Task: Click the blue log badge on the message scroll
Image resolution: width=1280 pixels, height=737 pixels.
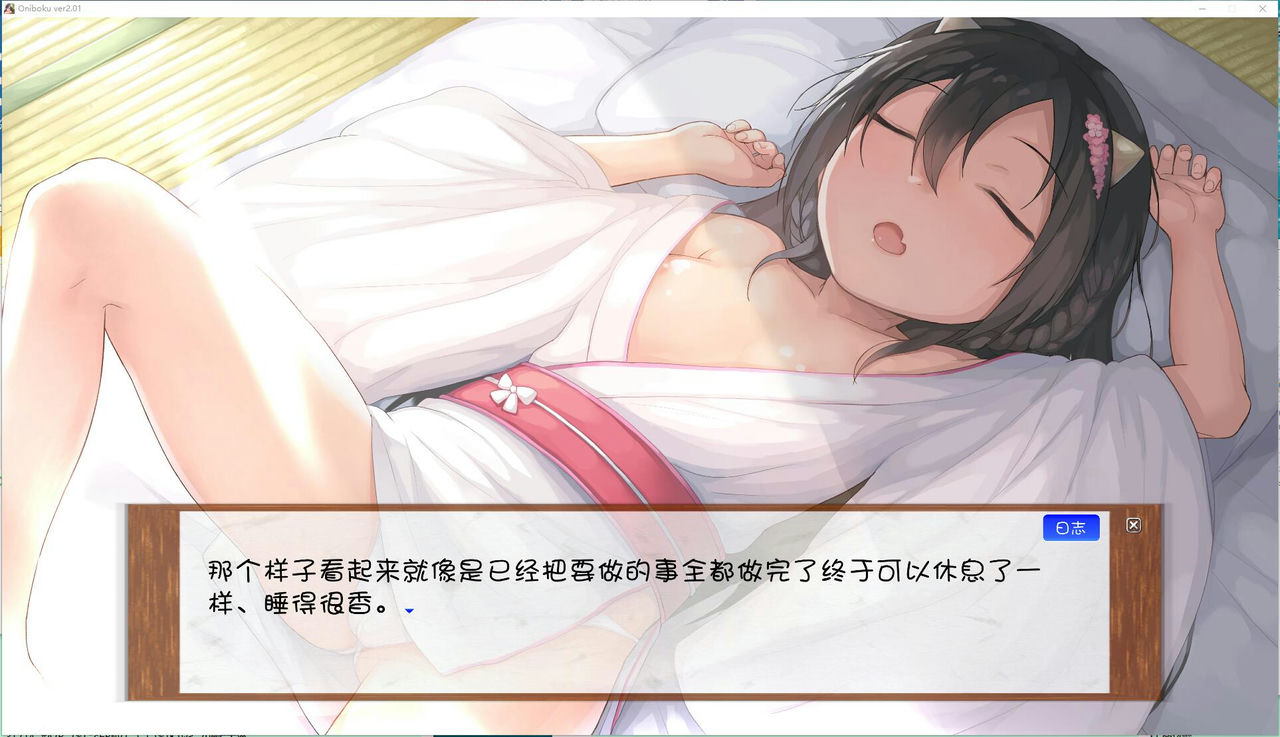Action: pos(1071,527)
